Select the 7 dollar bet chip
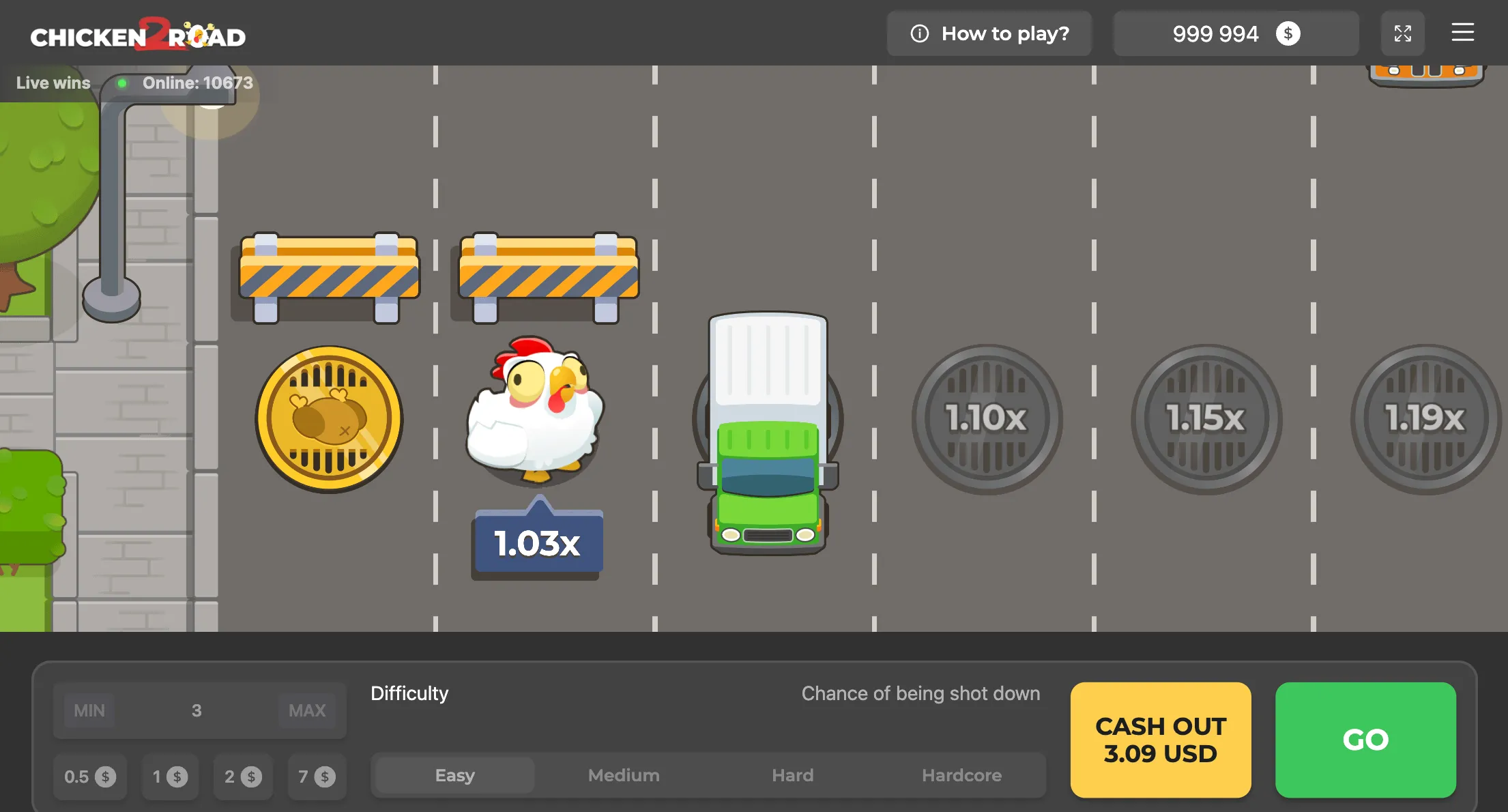This screenshot has height=812, width=1508. (316, 776)
